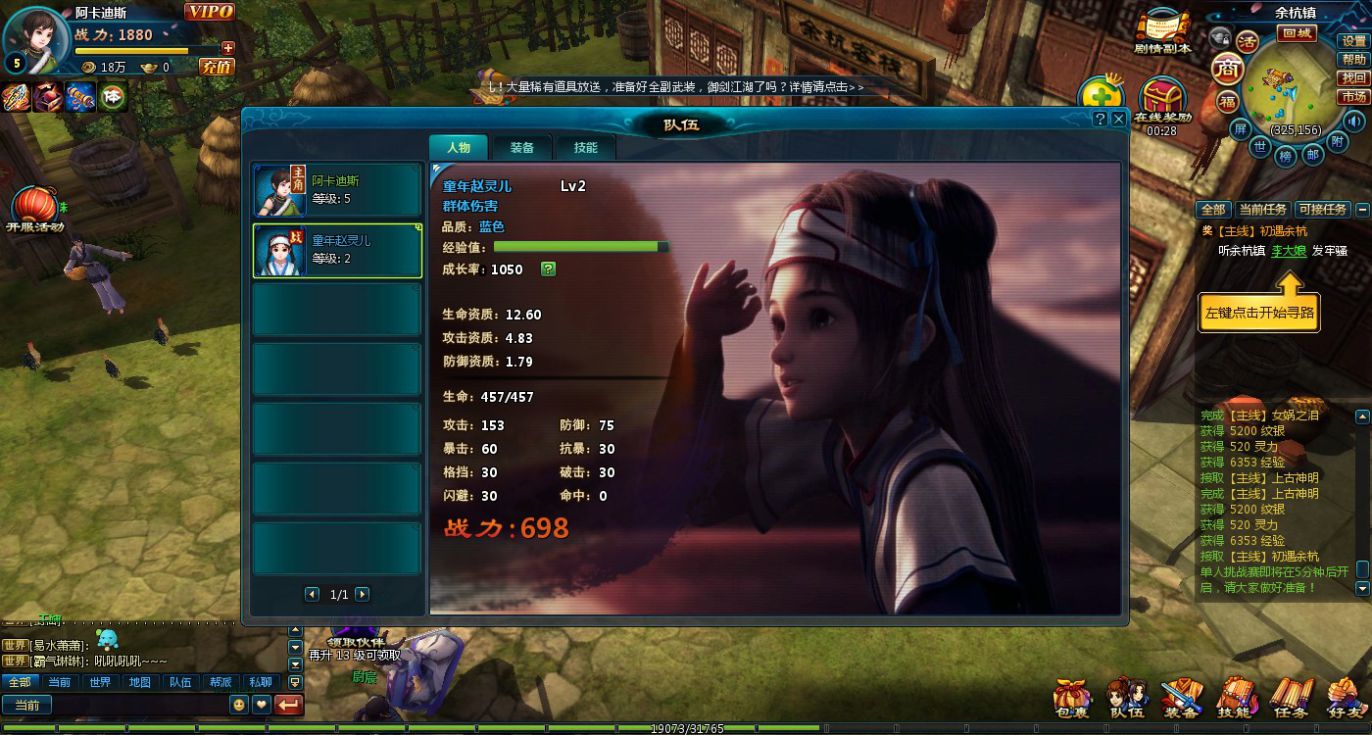This screenshot has width=1372, height=735.
Task: Select team member 阿卡迪斯
Action: (x=337, y=190)
